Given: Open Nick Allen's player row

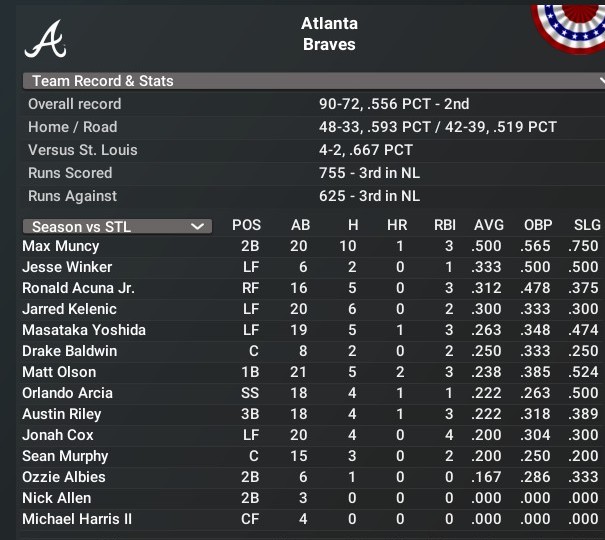Looking at the screenshot, I should pos(57,498).
